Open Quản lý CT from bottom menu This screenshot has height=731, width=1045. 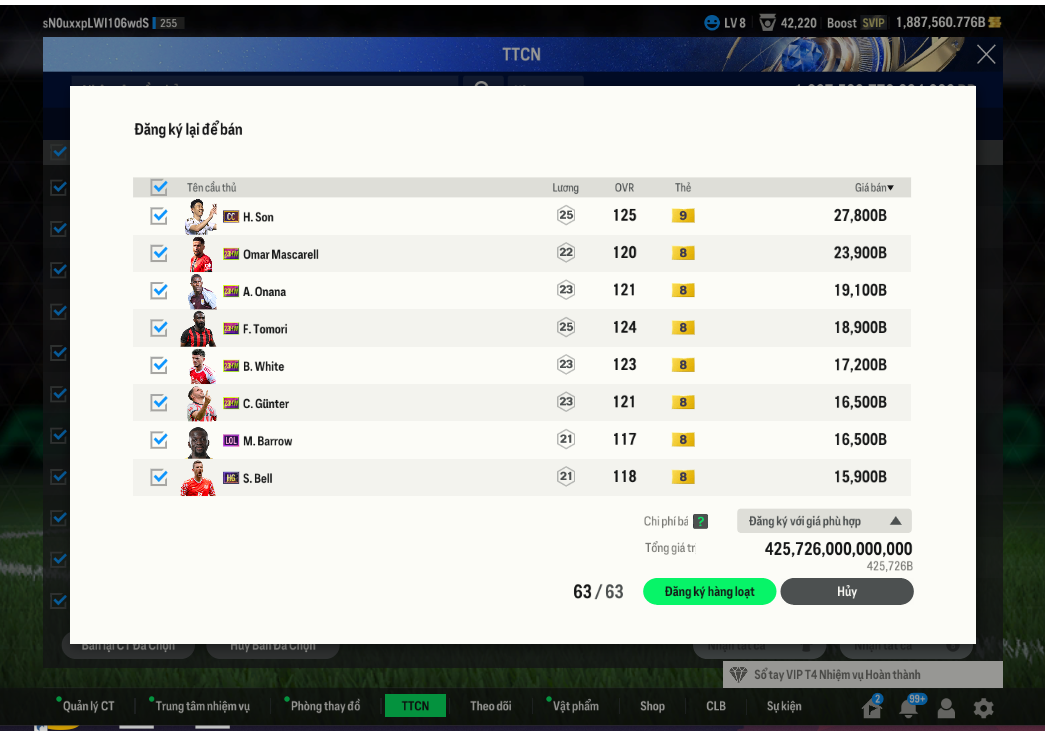(x=88, y=706)
